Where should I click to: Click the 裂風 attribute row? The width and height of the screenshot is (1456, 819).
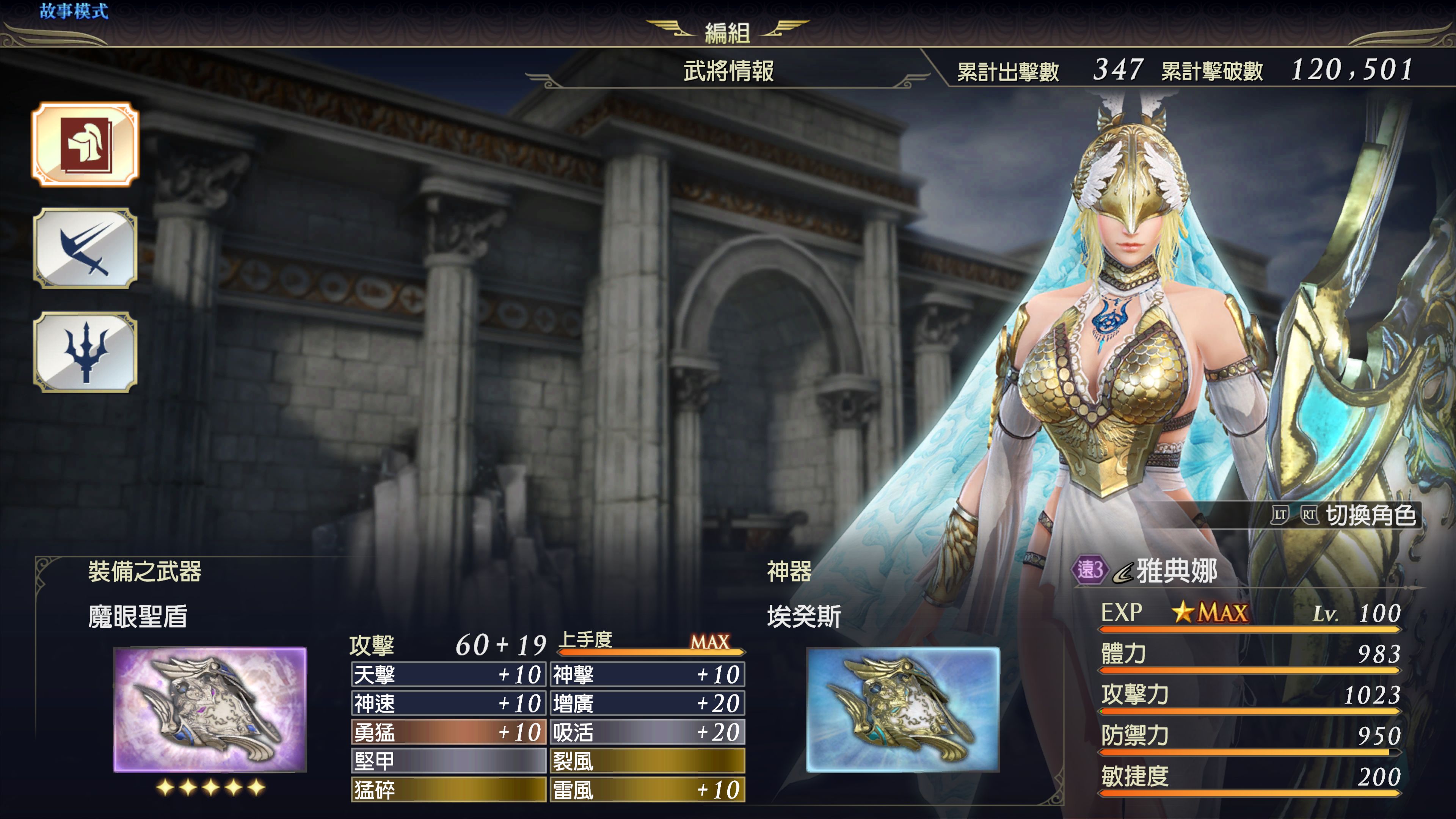point(647,761)
